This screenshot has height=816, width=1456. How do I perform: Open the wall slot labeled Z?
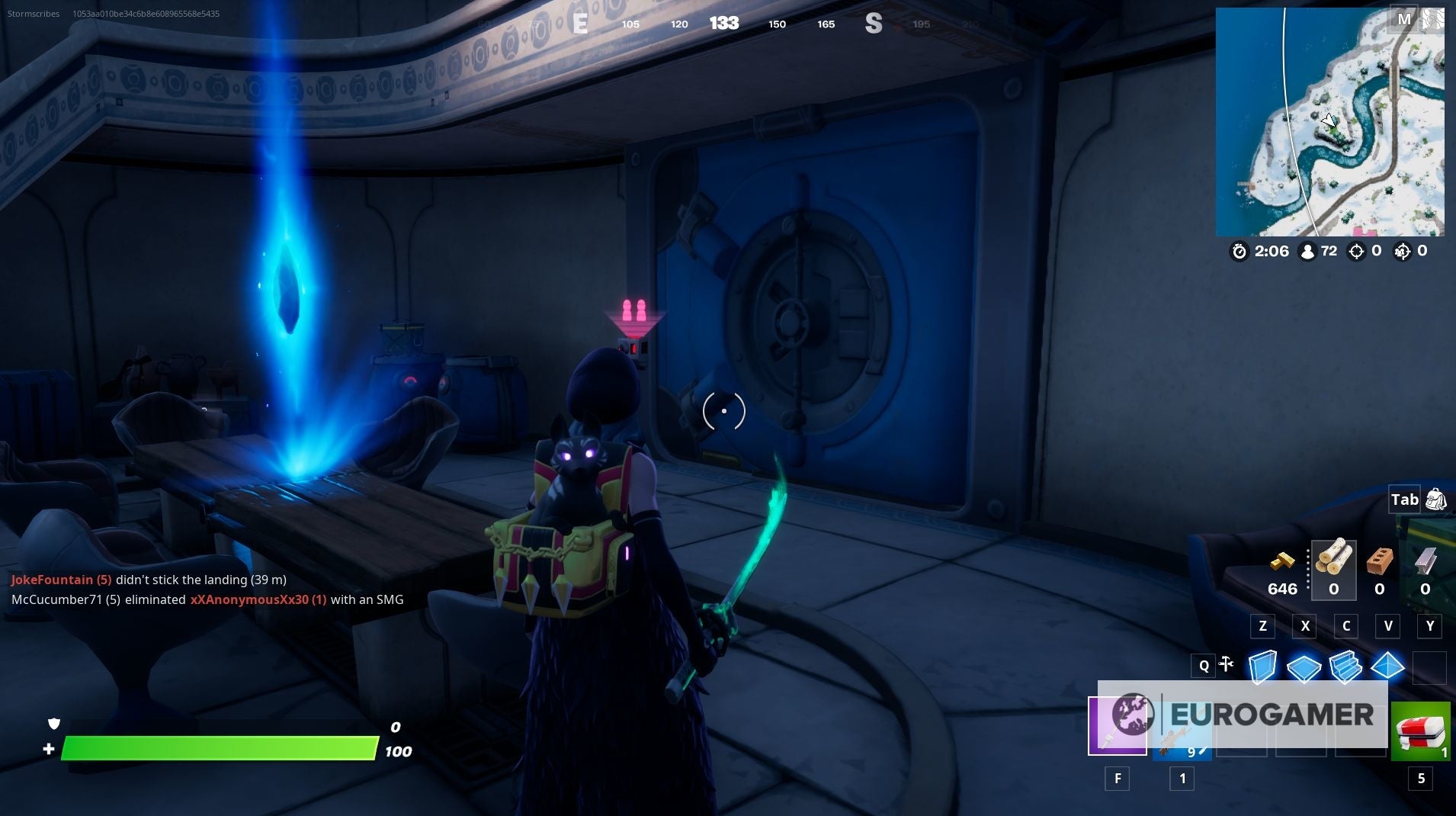tap(1262, 626)
